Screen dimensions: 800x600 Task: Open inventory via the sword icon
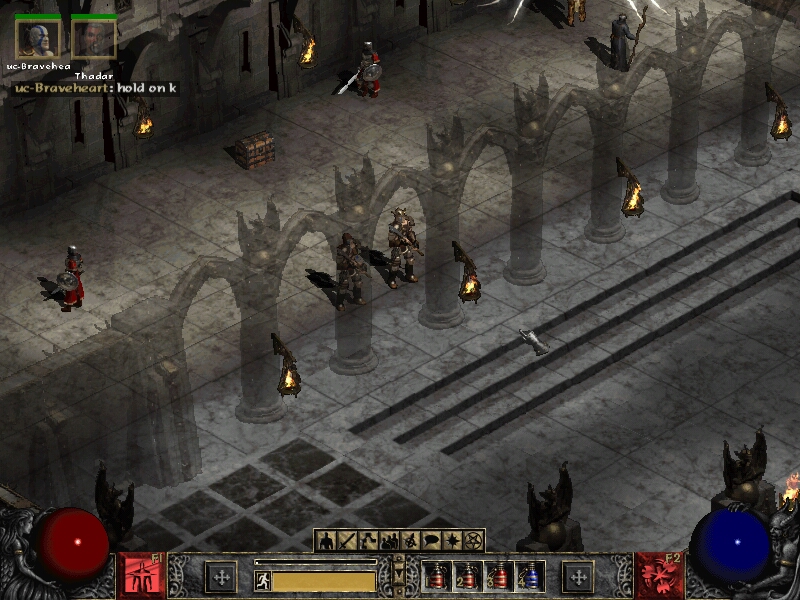[x=347, y=541]
